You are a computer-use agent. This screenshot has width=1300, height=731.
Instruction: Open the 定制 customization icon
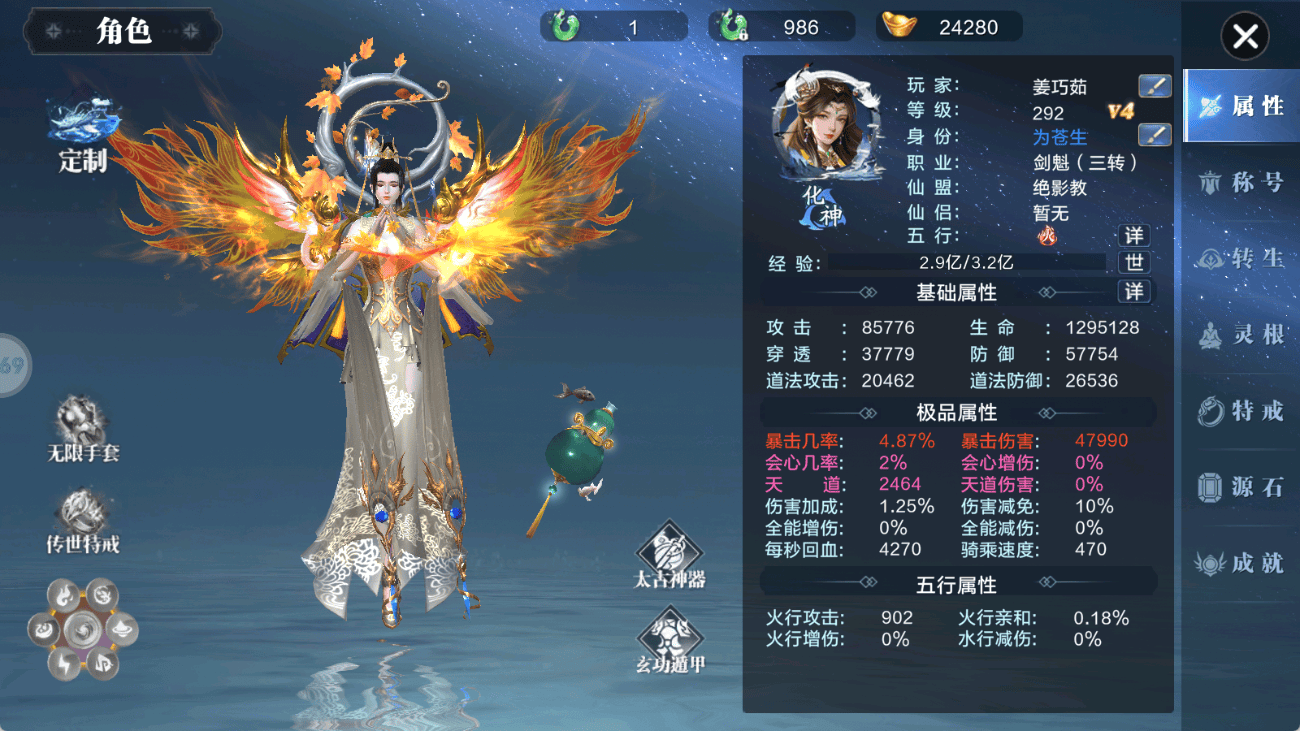tap(83, 137)
